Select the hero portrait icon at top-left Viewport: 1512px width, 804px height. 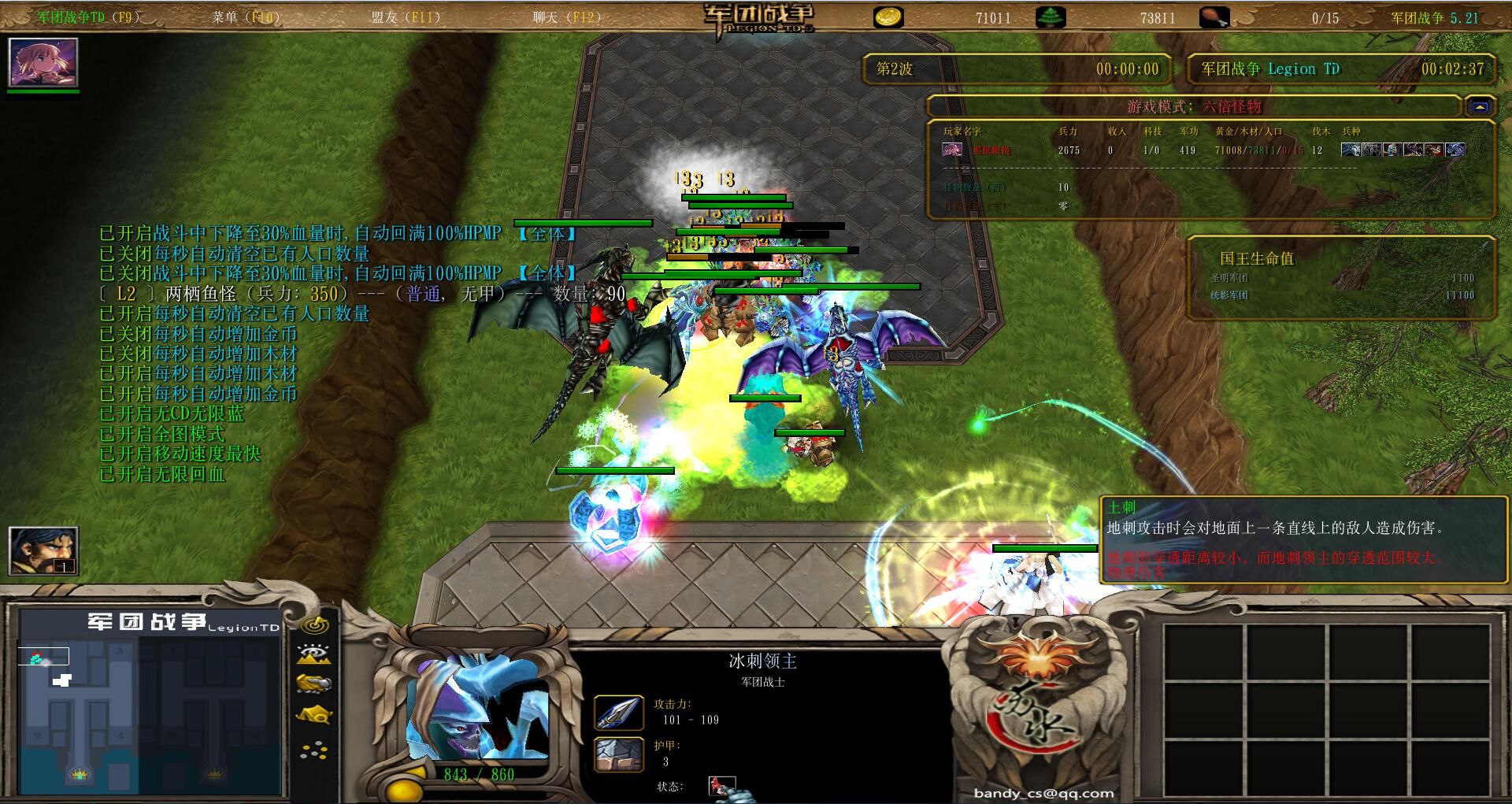coord(43,62)
